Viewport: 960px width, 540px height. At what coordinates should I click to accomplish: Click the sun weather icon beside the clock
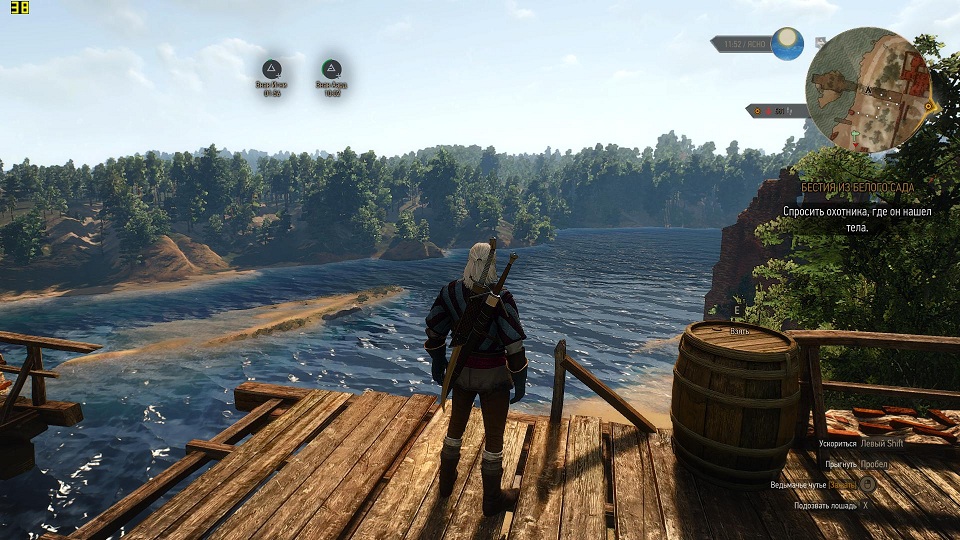(x=787, y=44)
